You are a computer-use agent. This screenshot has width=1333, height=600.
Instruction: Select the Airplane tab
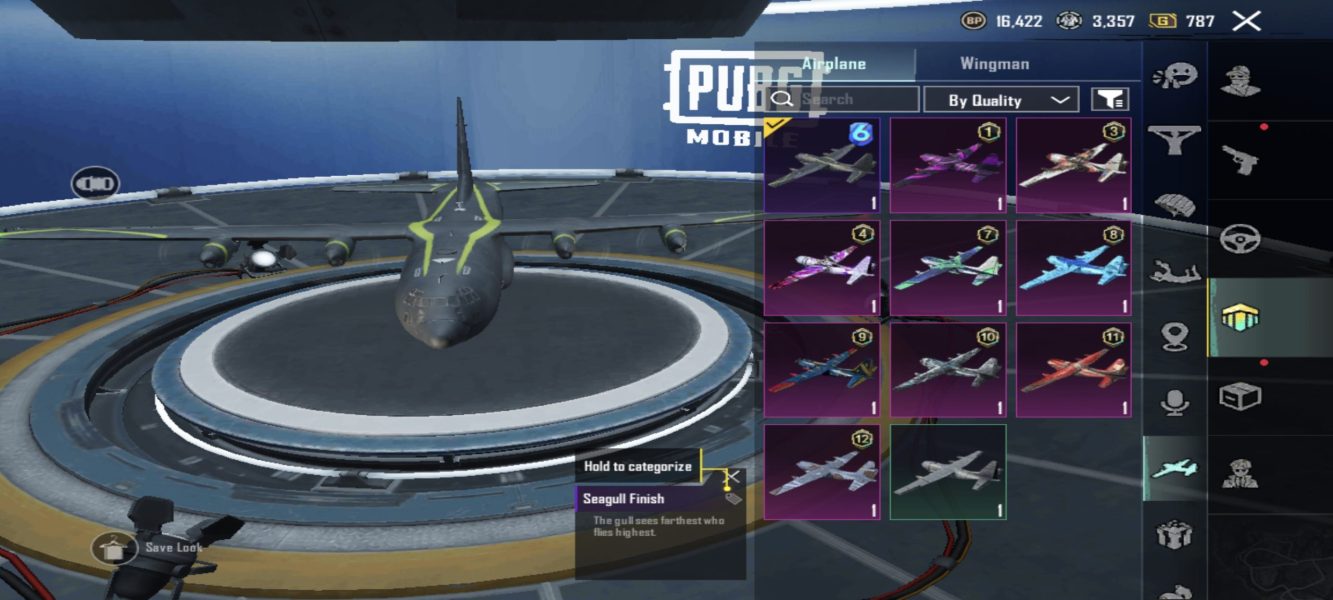click(x=835, y=64)
